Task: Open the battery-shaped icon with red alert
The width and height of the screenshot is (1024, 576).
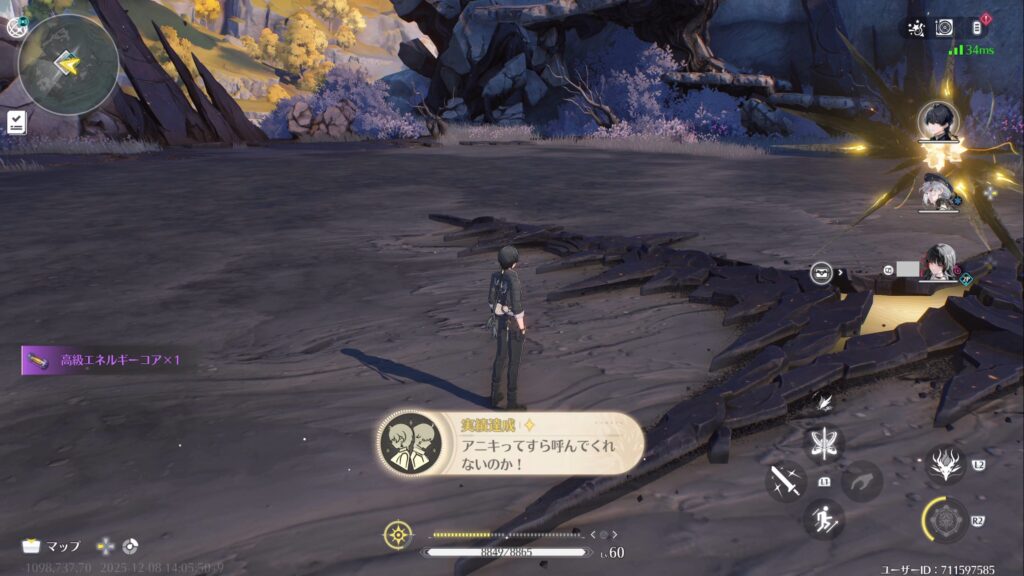Action: coord(977,28)
